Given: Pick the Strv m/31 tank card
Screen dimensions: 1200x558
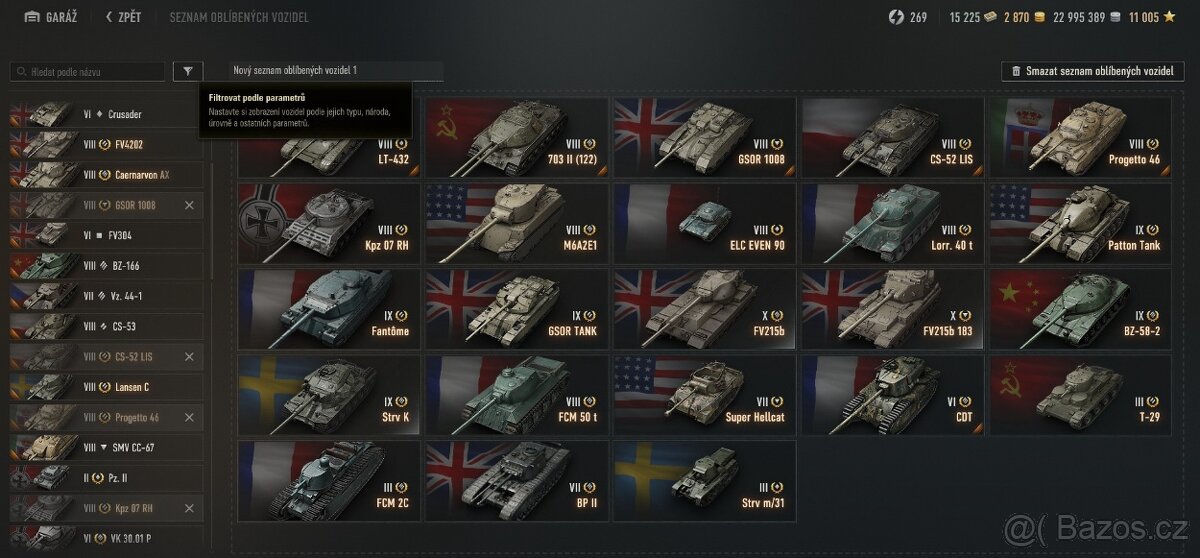Looking at the screenshot, I should [704, 480].
